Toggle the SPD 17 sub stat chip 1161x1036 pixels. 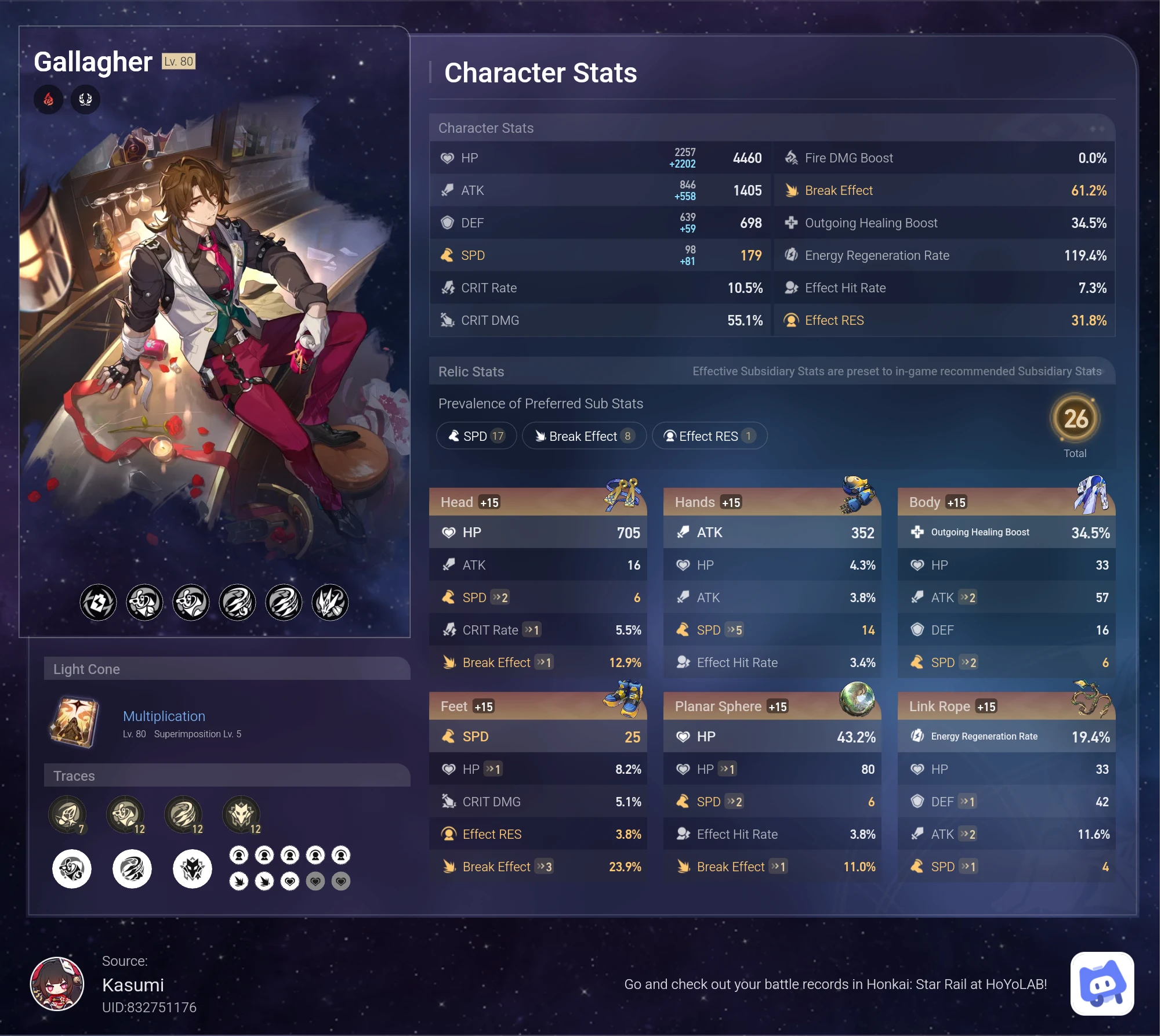tap(476, 436)
